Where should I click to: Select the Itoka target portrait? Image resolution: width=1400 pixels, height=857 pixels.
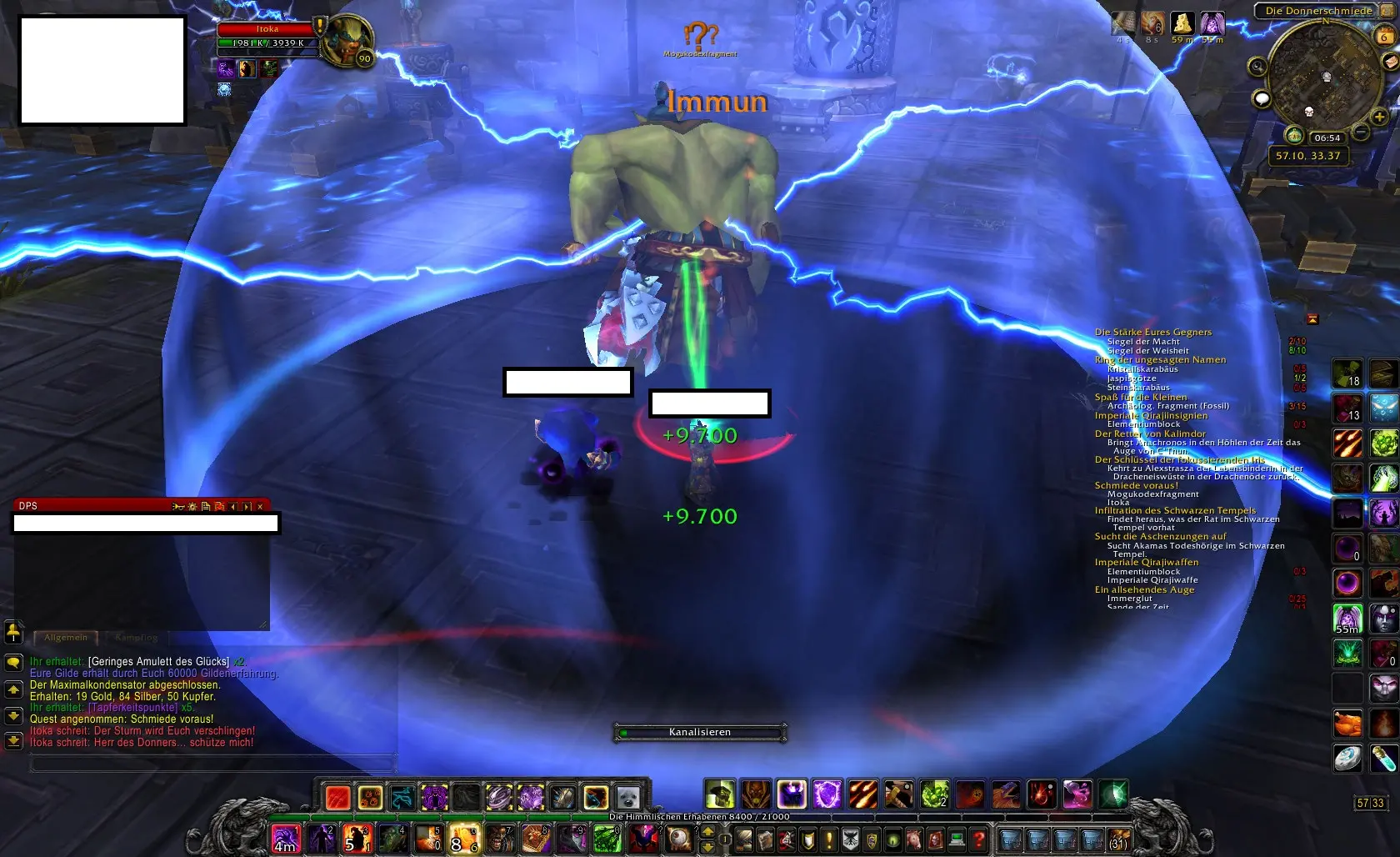pos(346,40)
